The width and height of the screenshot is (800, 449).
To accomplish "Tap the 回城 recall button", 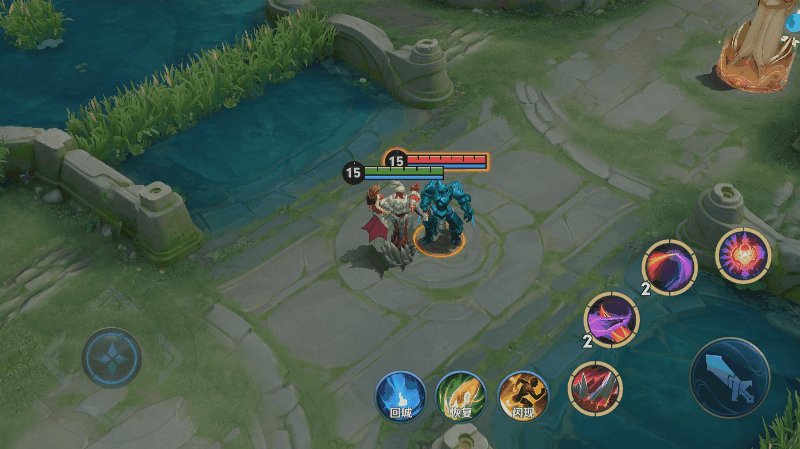I will (401, 395).
